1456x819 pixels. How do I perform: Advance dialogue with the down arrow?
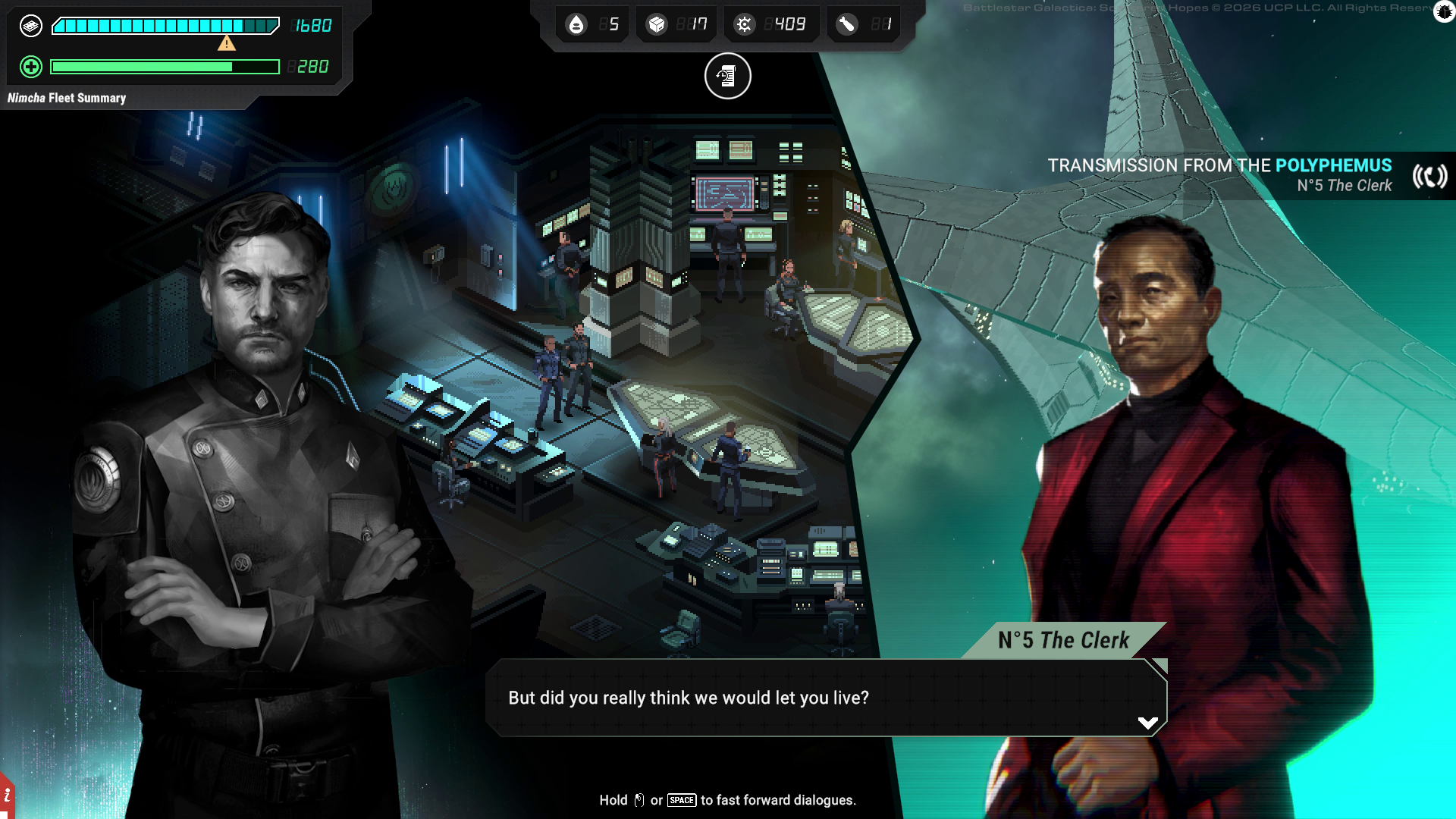(1147, 723)
